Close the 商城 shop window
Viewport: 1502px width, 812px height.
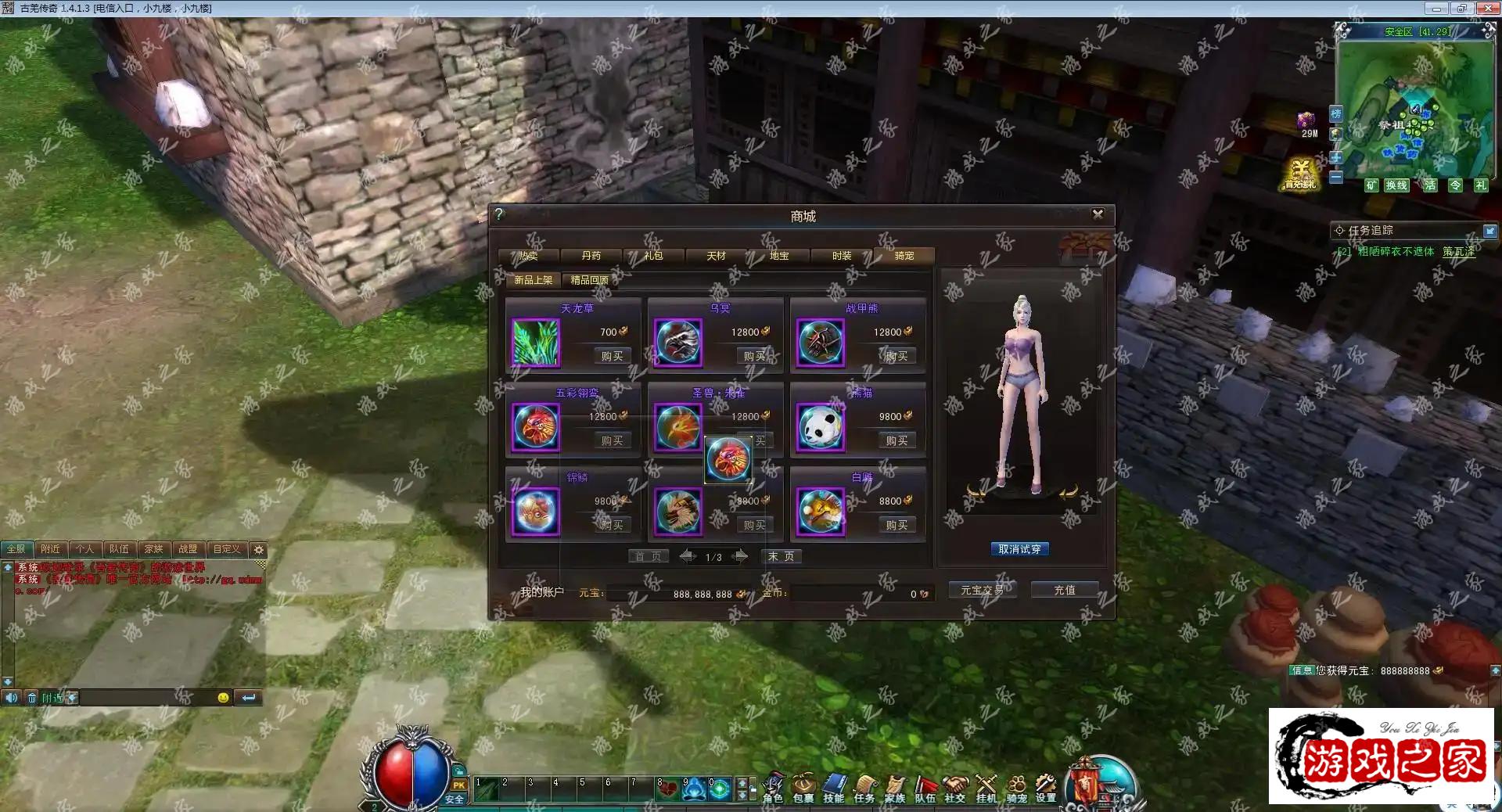(x=1098, y=214)
